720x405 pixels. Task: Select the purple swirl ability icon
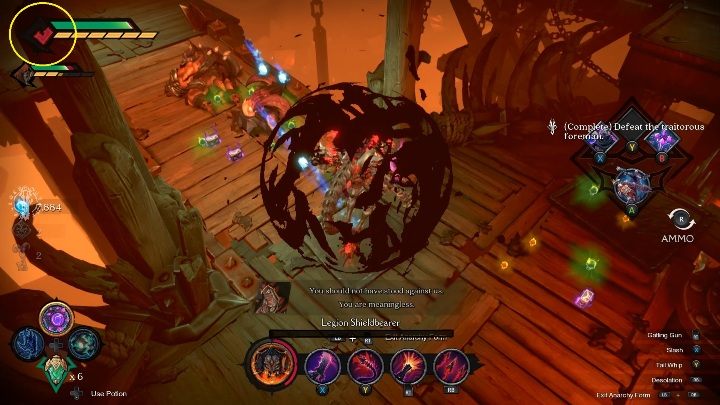(56, 320)
